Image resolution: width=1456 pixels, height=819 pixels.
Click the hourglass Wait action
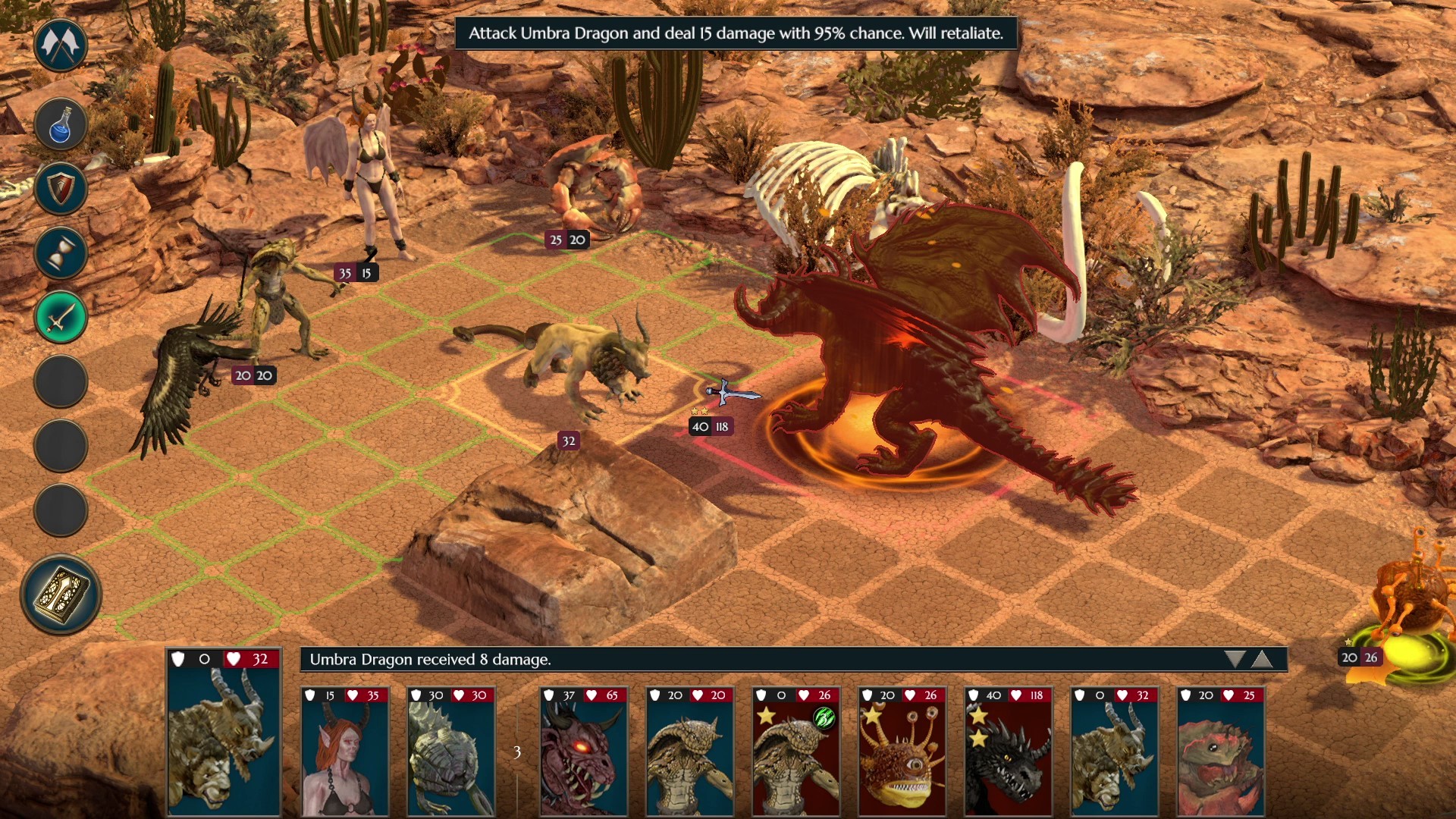click(x=61, y=253)
